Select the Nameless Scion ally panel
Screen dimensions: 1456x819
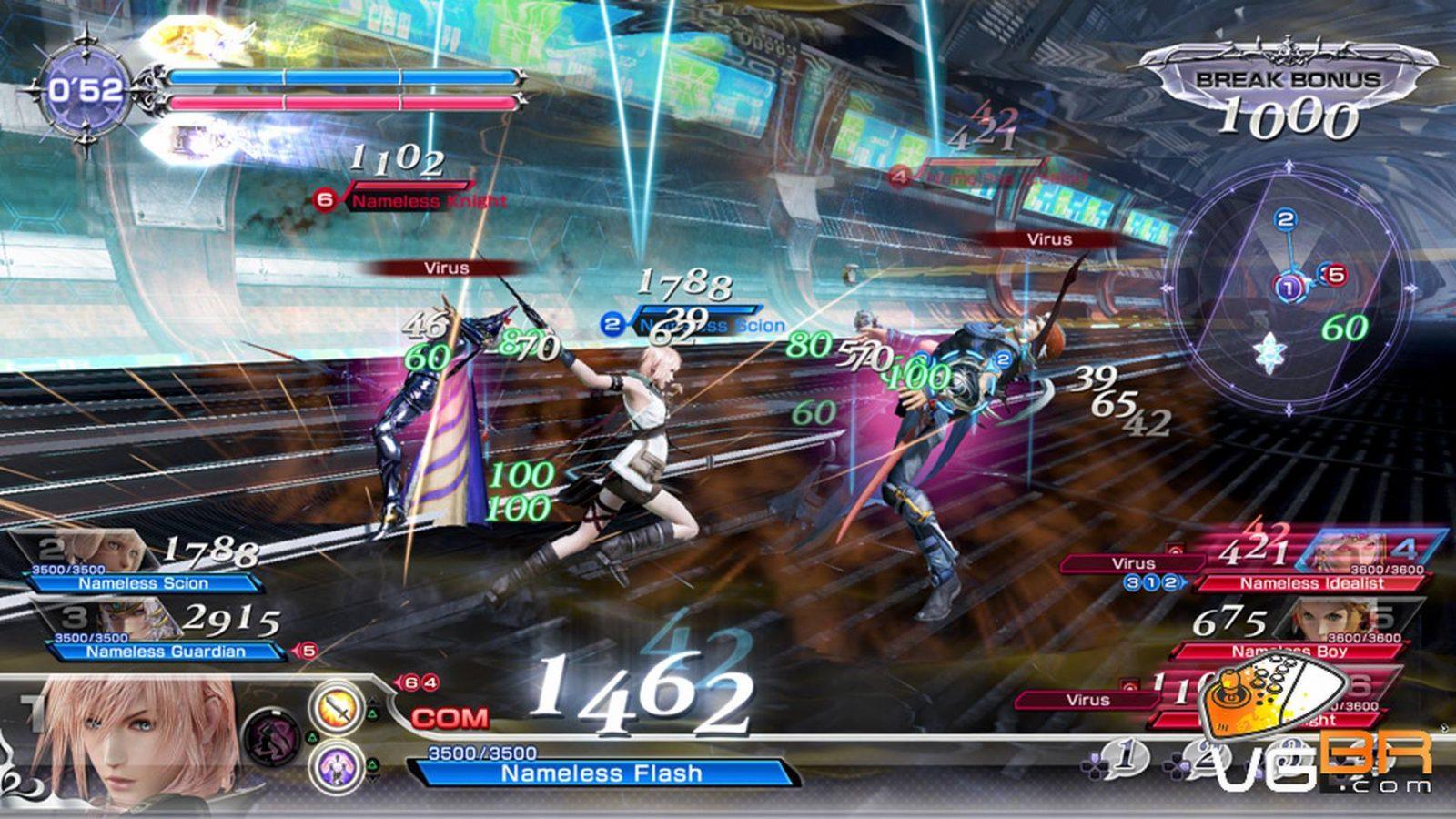(x=142, y=582)
